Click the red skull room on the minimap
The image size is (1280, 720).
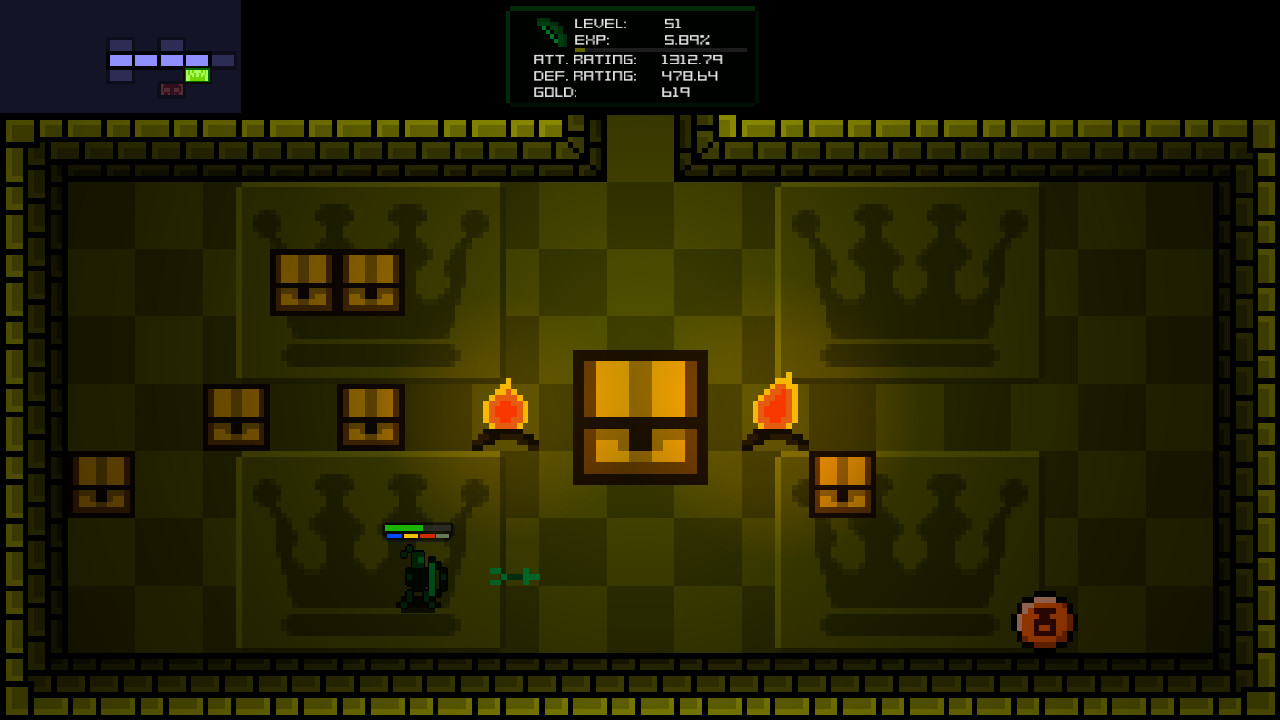(172, 90)
